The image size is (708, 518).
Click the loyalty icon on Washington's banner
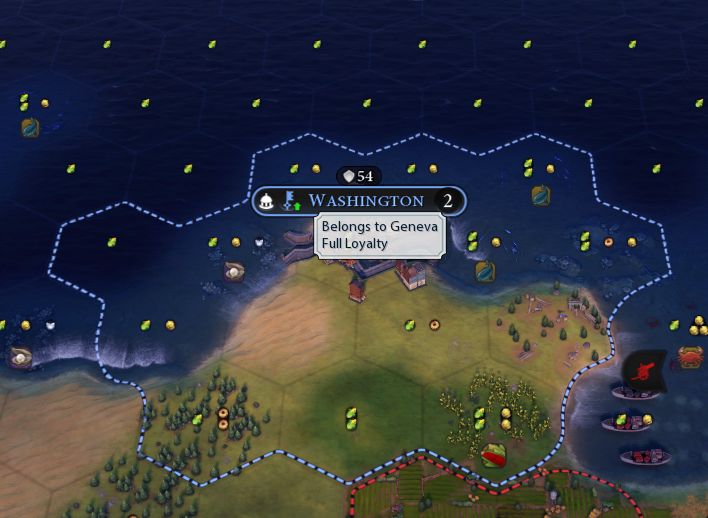(x=291, y=201)
